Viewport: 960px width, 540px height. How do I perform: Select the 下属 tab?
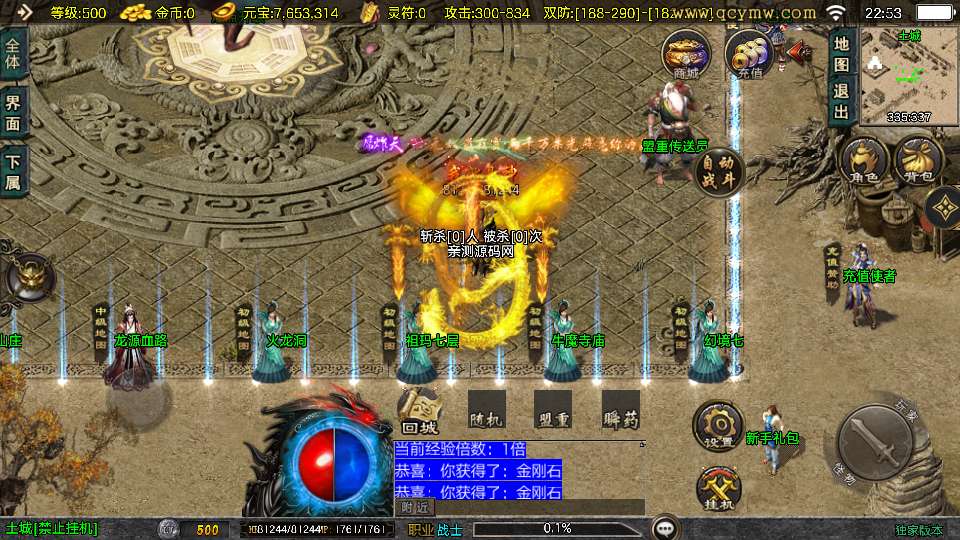tap(13, 169)
